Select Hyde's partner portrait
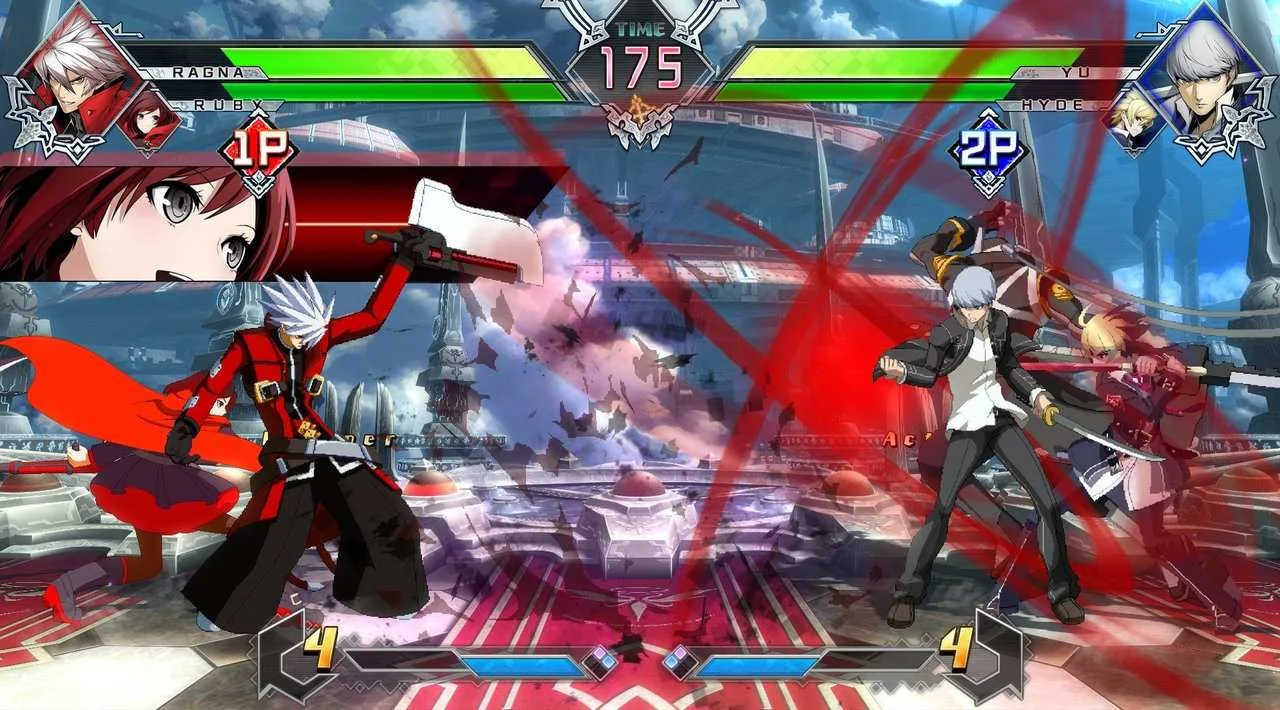Image resolution: width=1280 pixels, height=710 pixels. (1133, 118)
